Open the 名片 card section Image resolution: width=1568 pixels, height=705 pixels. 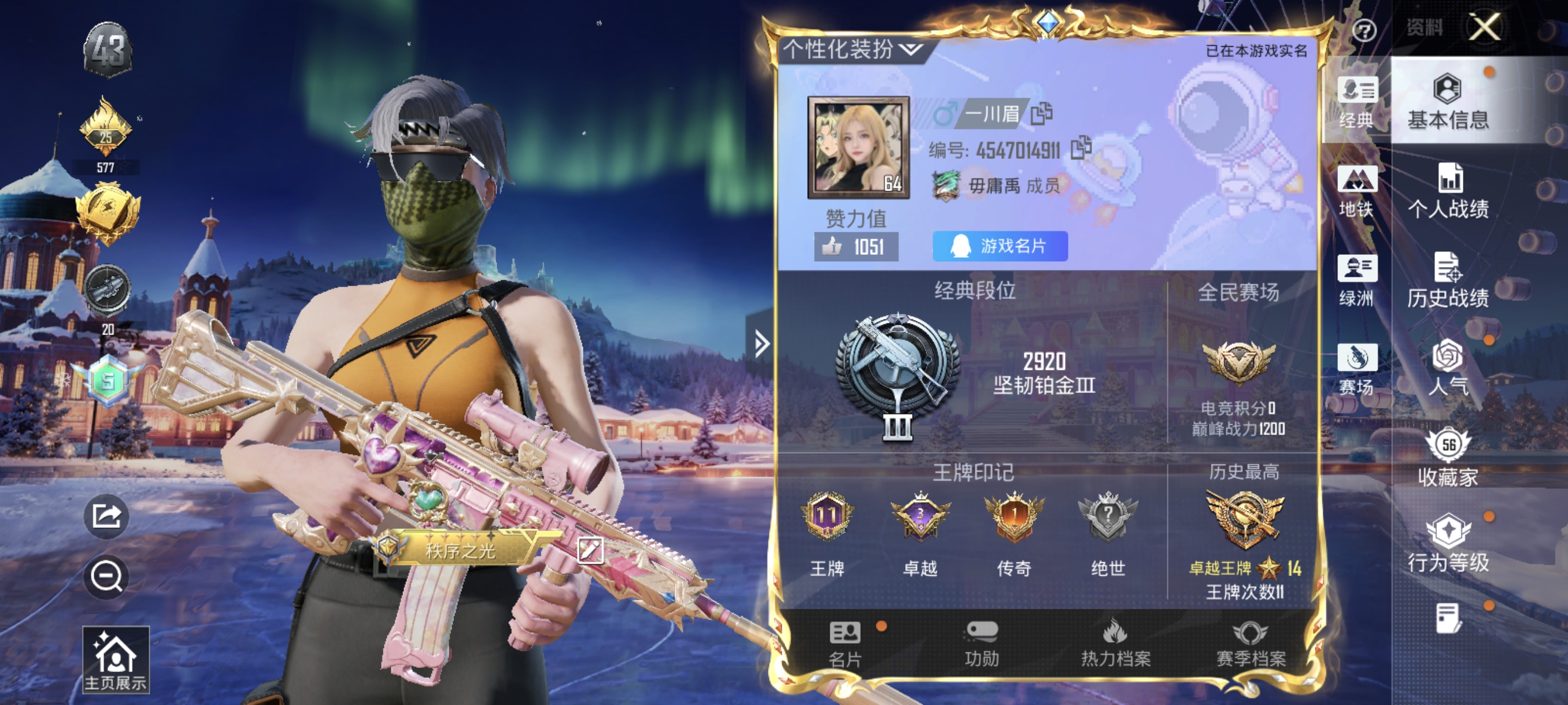pyautogui.click(x=845, y=644)
